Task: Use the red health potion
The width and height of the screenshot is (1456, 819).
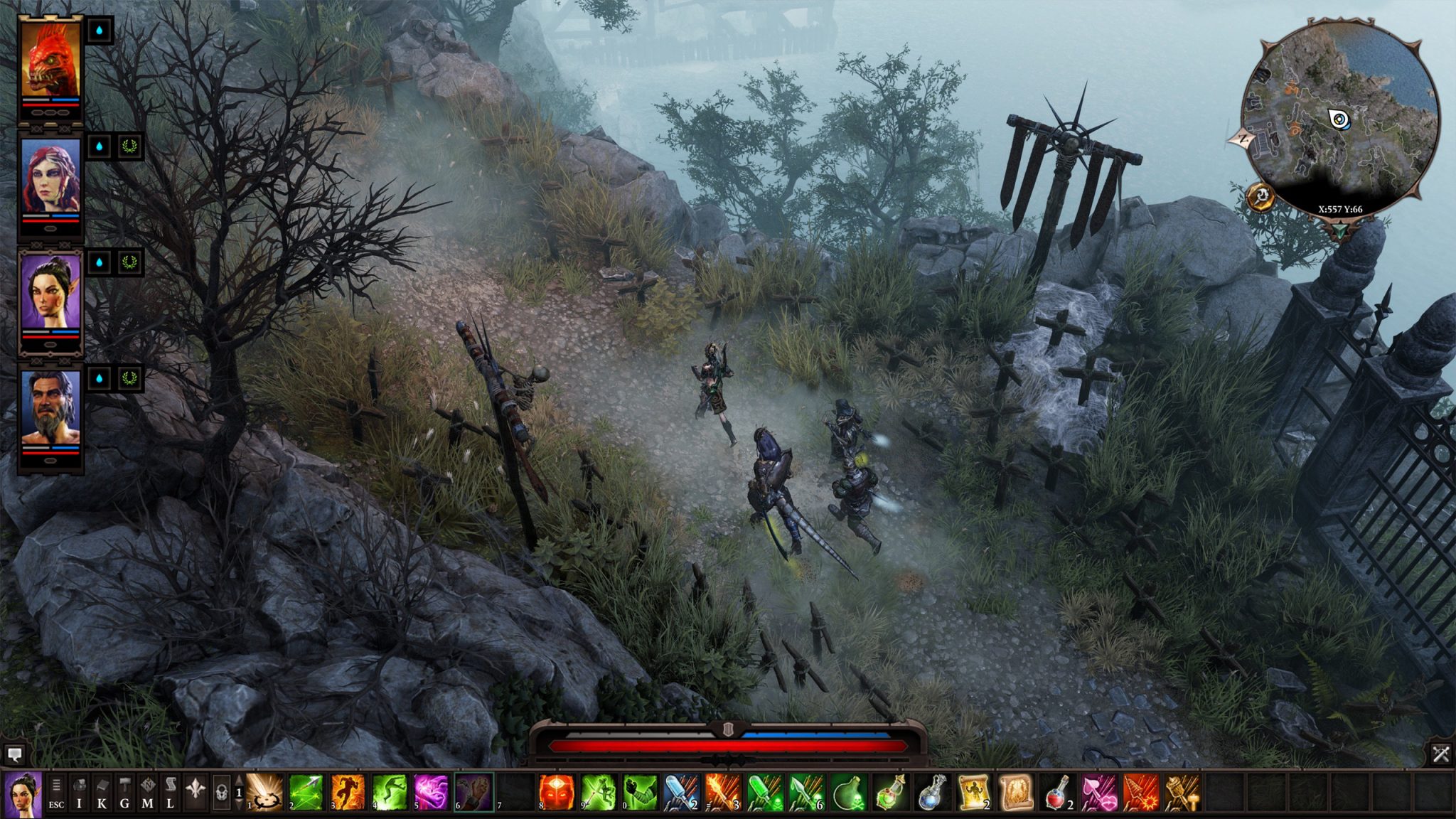Action: pyautogui.click(x=1057, y=792)
